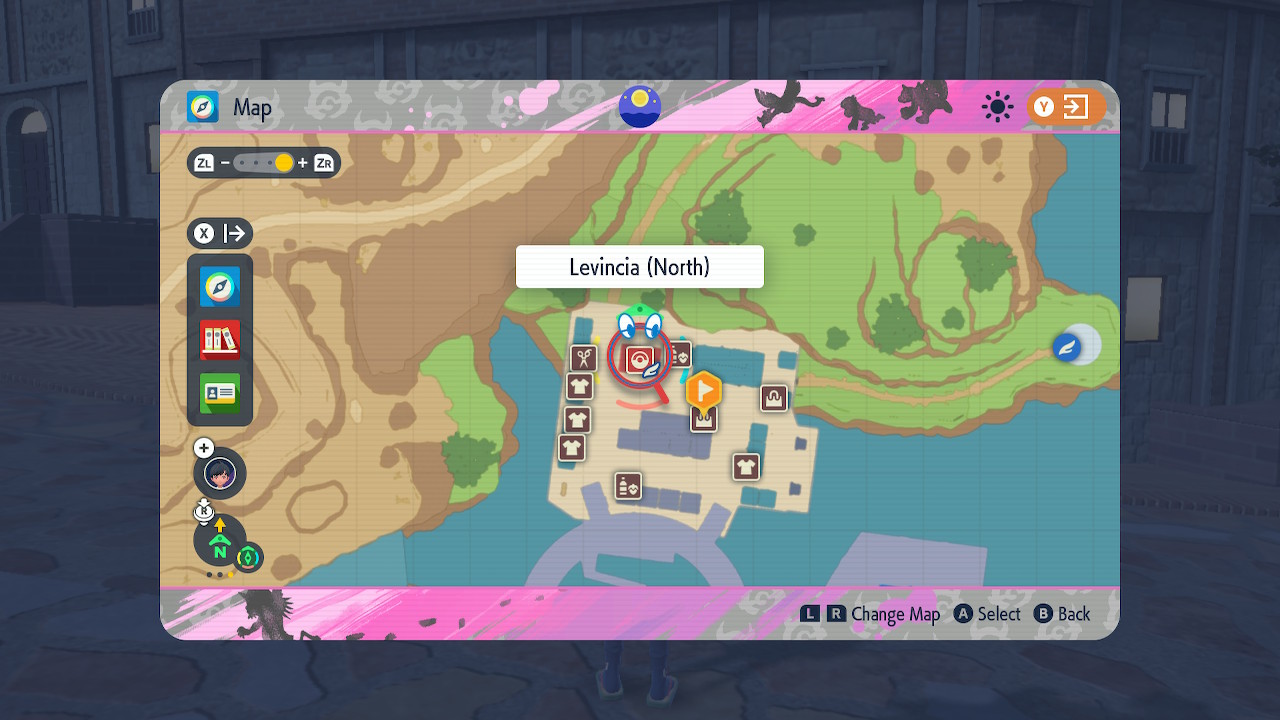Screen dimensions: 1280x720
Task: Select the Pokémon Center fly marker
Action: tap(639, 358)
